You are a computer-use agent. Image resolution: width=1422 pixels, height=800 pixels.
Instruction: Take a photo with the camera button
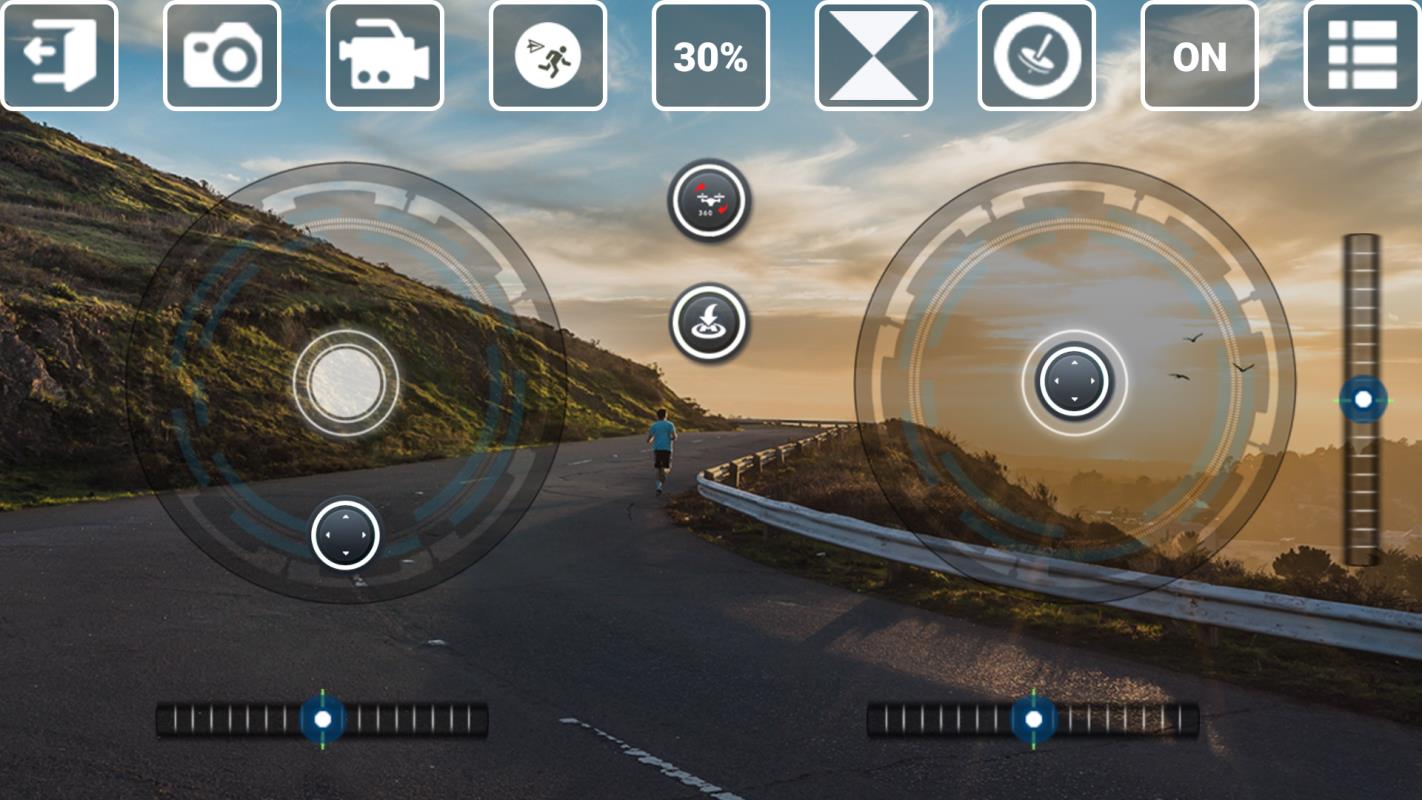(222, 56)
